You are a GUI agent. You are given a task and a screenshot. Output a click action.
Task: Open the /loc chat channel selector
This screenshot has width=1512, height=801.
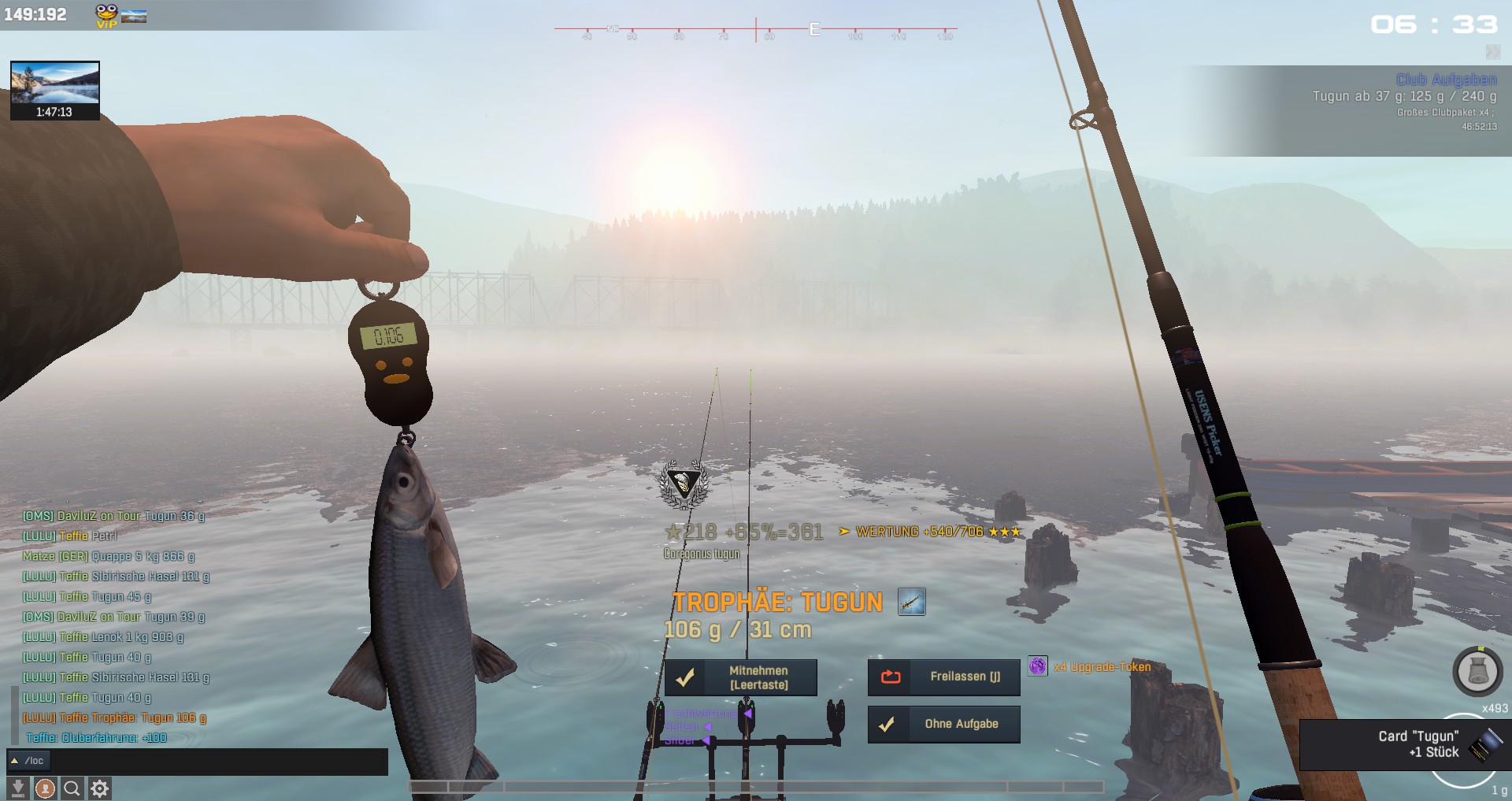pos(28,761)
